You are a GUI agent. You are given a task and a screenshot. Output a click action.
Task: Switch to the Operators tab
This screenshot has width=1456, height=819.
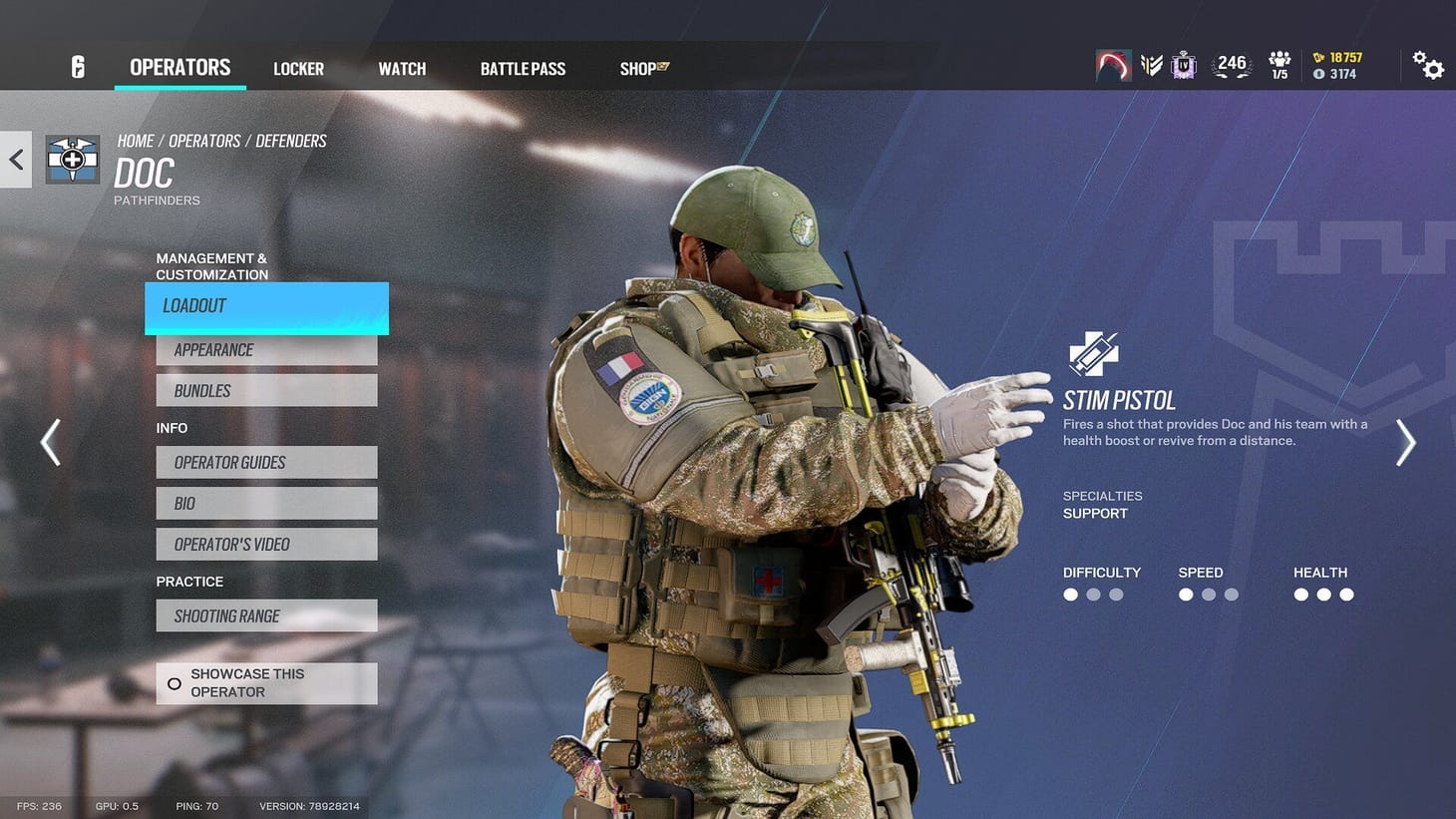click(x=180, y=67)
